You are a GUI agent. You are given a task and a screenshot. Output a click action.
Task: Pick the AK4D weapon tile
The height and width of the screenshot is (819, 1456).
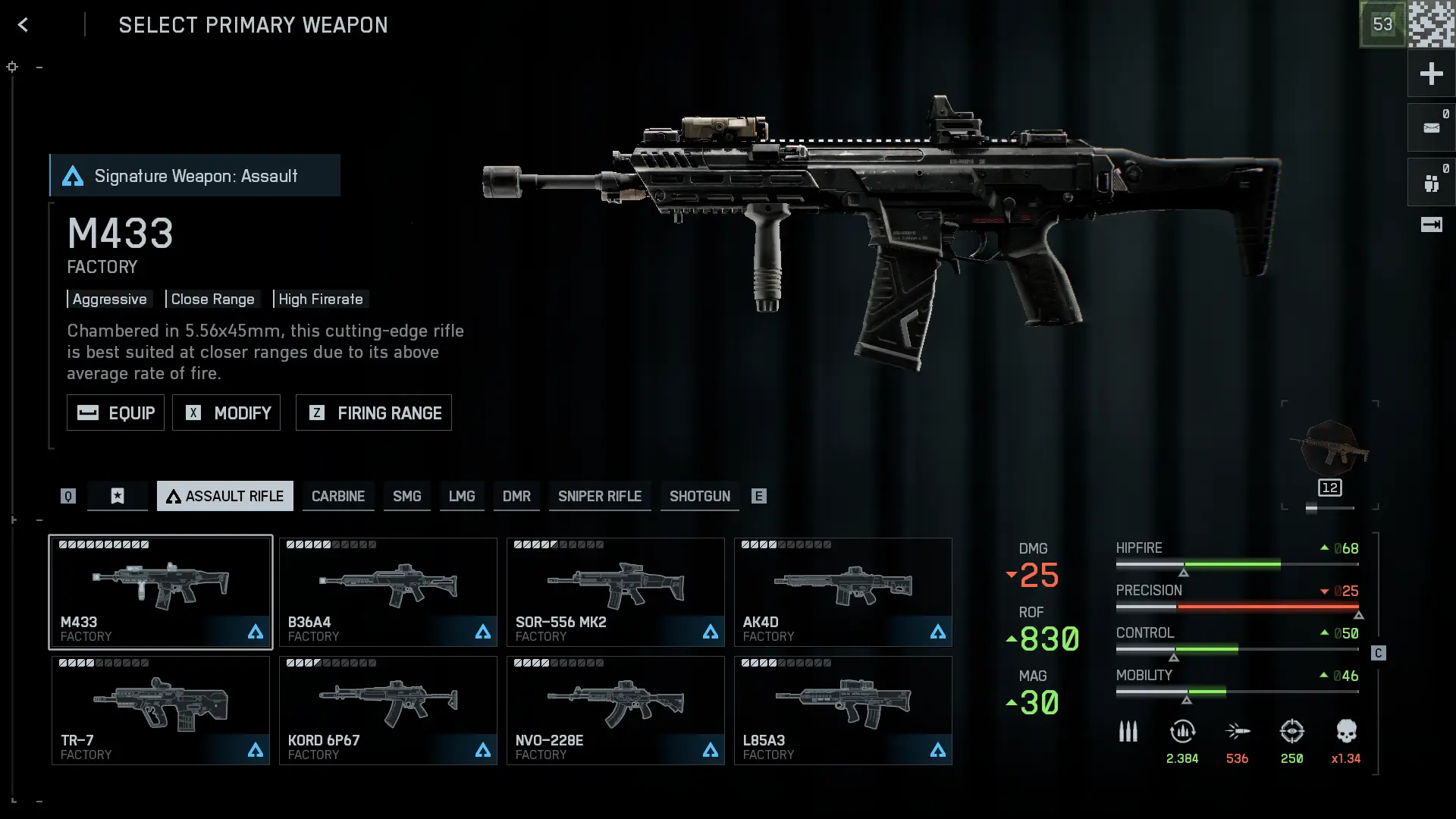click(843, 592)
